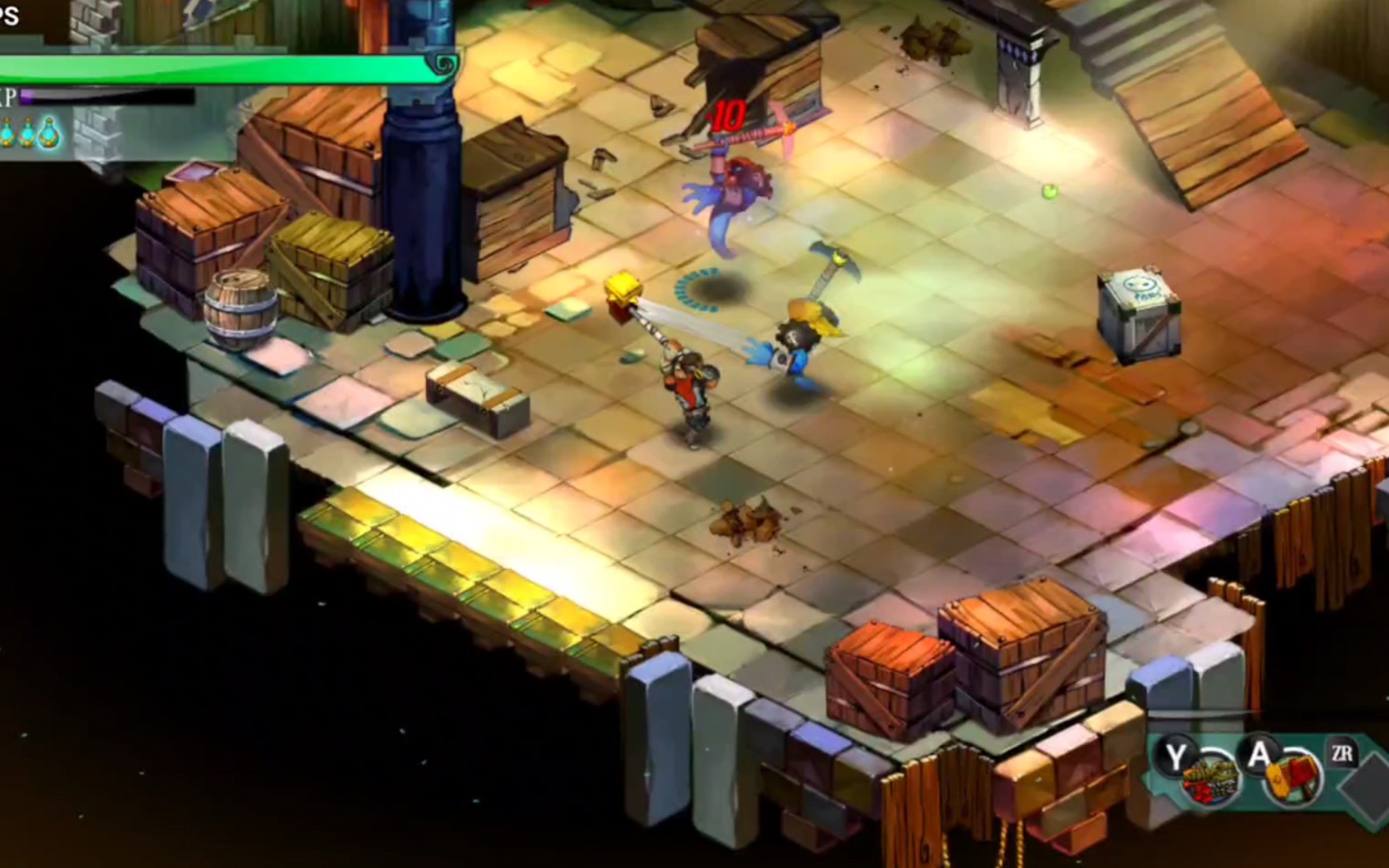This screenshot has width=1389, height=868.
Task: Select the repeater weapon icon beside Y
Action: coord(1211,777)
